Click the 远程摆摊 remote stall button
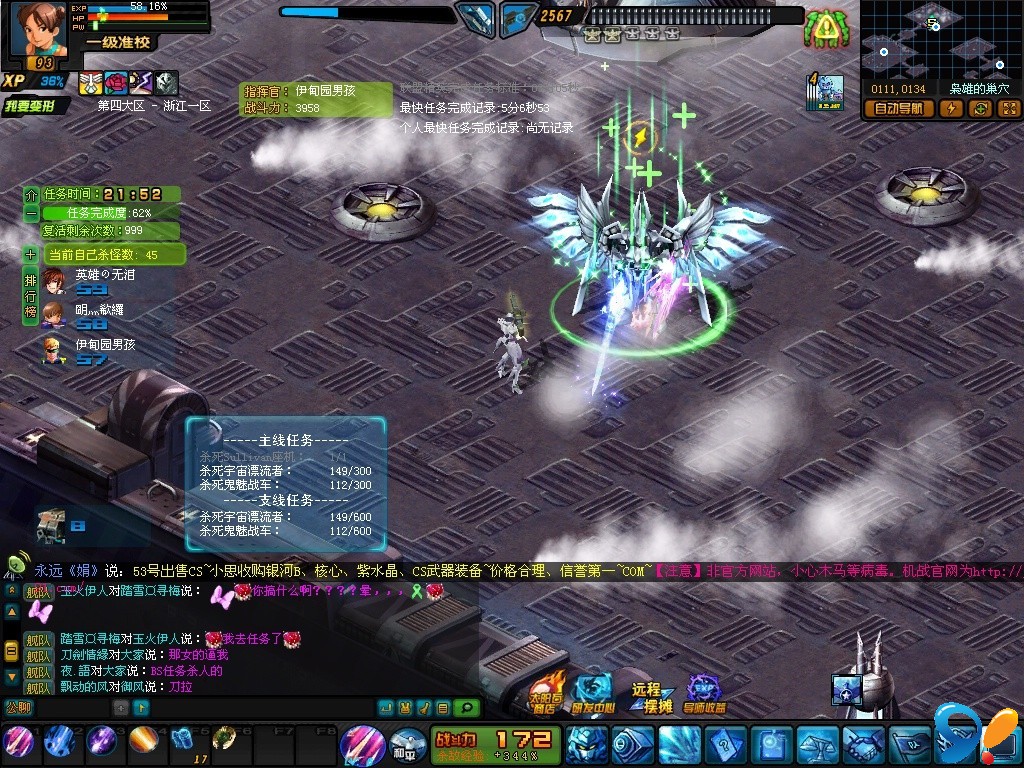 651,696
